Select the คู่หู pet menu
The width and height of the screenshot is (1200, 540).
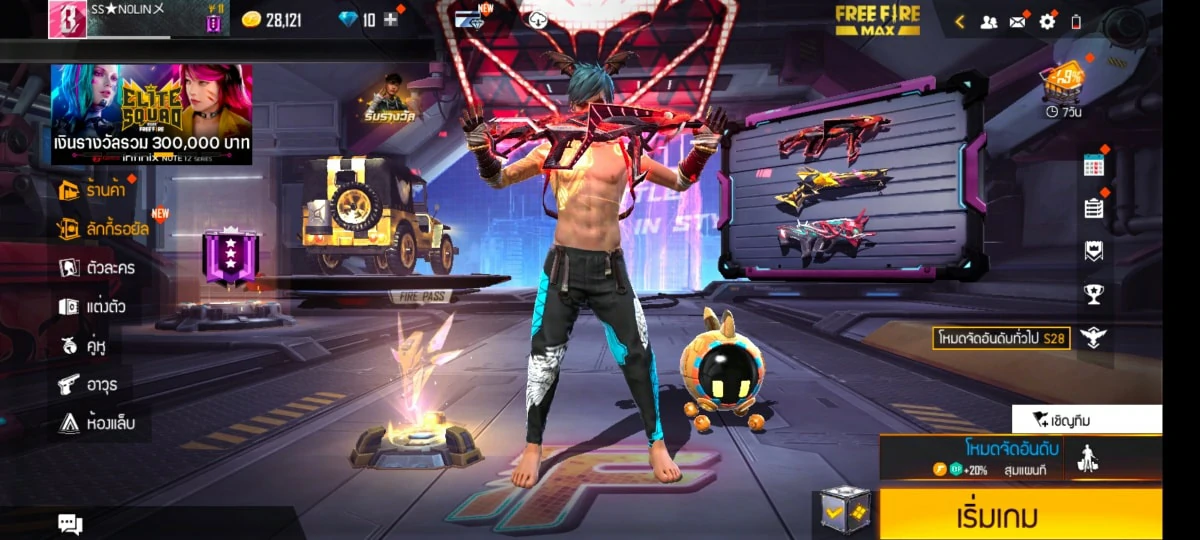pyautogui.click(x=83, y=346)
